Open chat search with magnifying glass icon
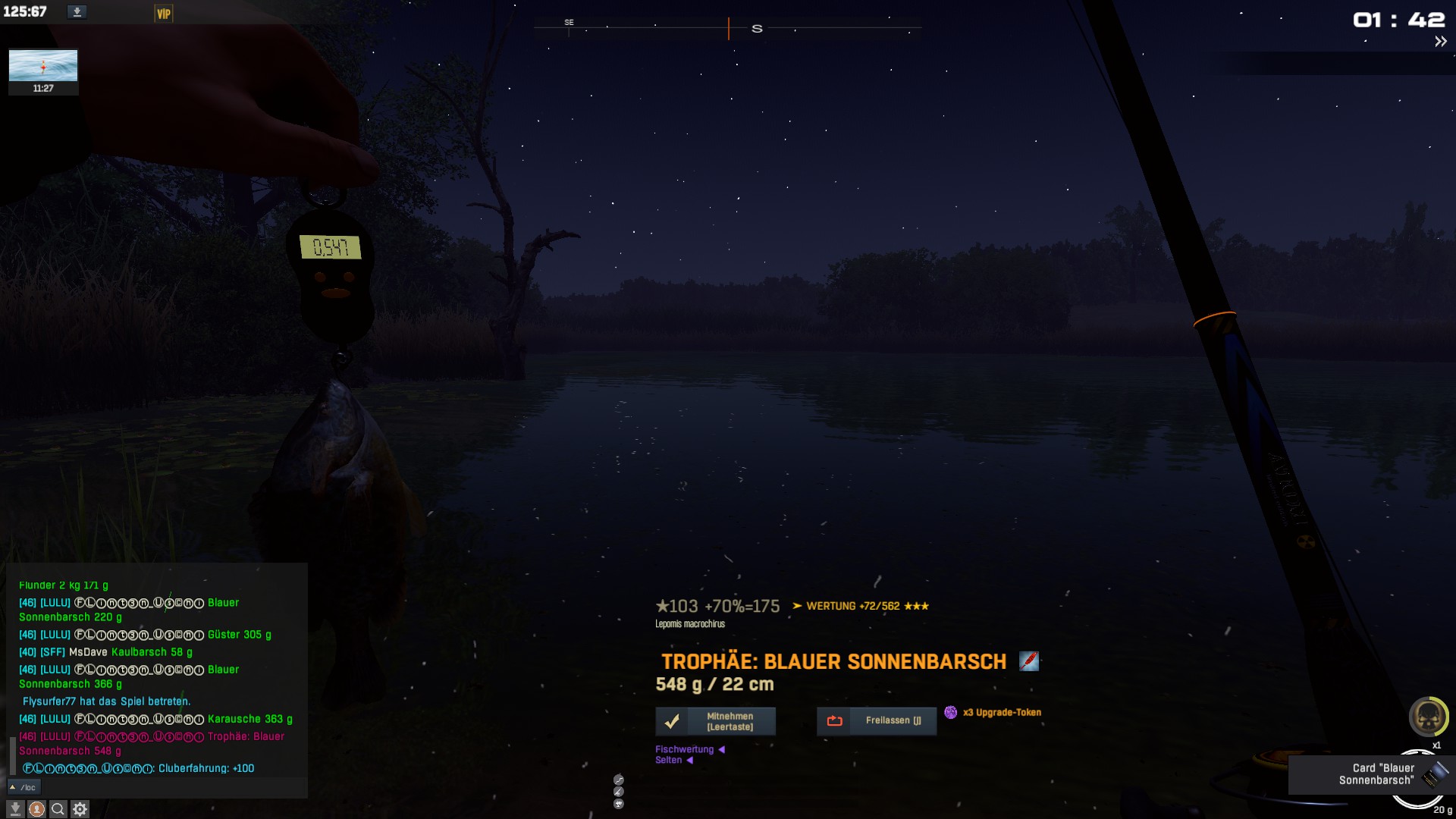The width and height of the screenshot is (1456, 819). 58,809
